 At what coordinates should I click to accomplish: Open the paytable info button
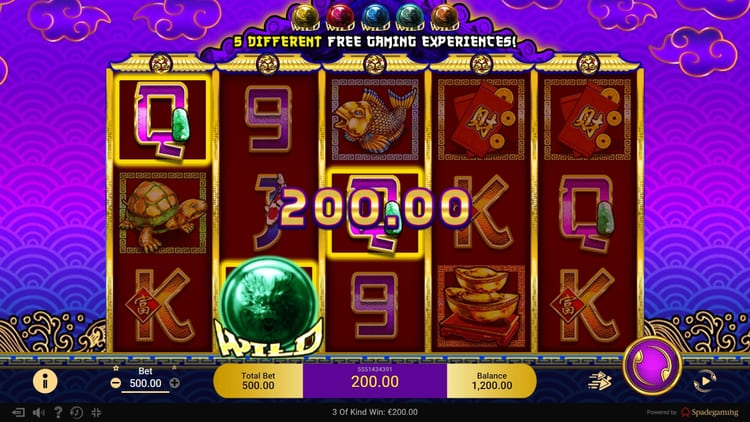[45, 380]
